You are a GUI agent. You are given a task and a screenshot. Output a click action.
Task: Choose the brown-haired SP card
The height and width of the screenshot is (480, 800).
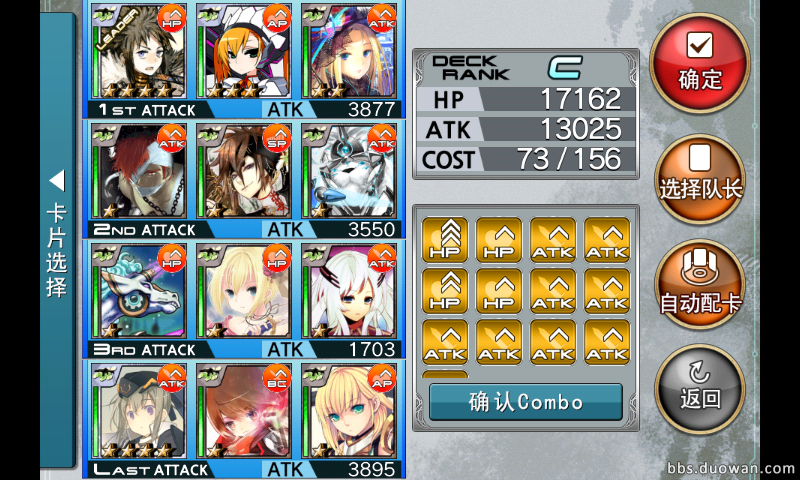coord(243,170)
